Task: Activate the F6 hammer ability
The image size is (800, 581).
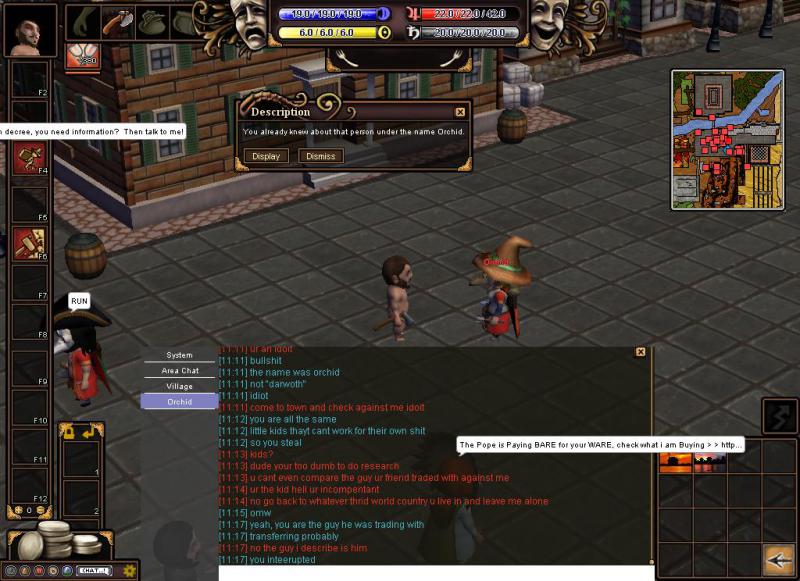Action: pos(28,241)
